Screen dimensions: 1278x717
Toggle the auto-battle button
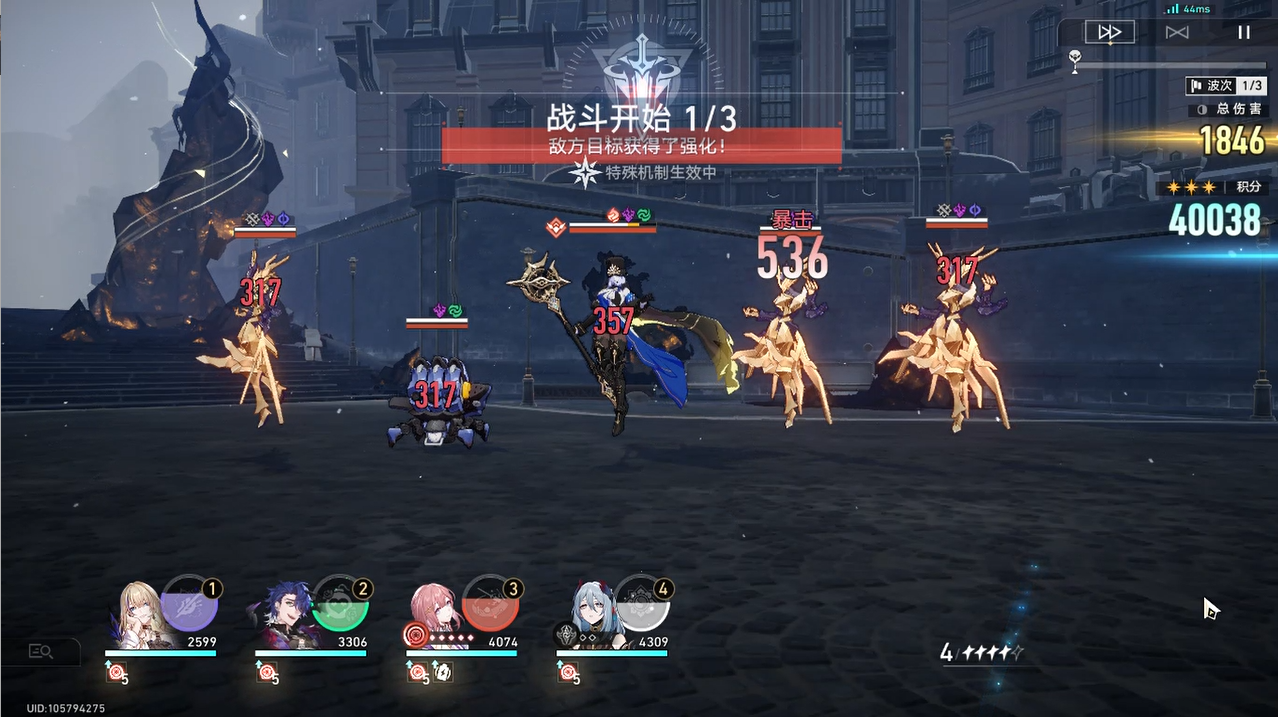[1177, 32]
